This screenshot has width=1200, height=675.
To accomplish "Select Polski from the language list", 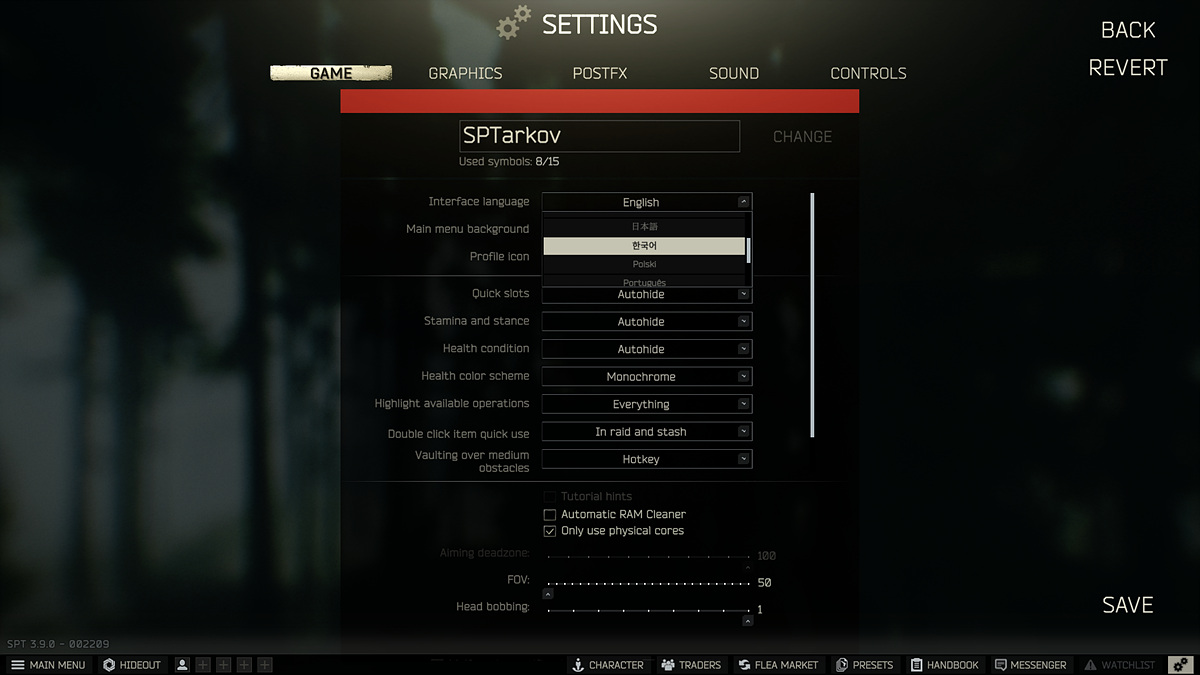I will click(644, 265).
